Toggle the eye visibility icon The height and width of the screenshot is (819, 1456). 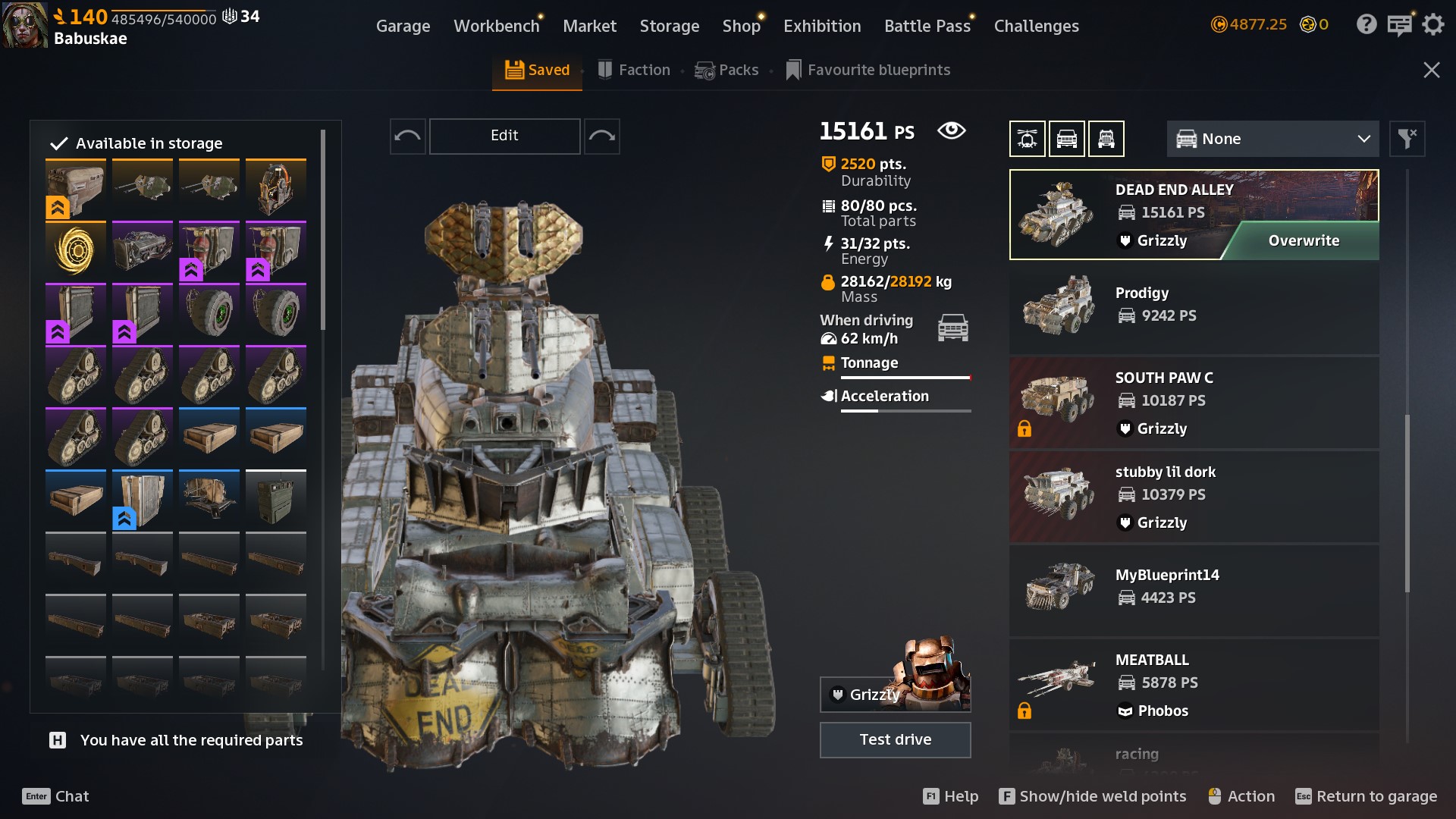(x=951, y=130)
